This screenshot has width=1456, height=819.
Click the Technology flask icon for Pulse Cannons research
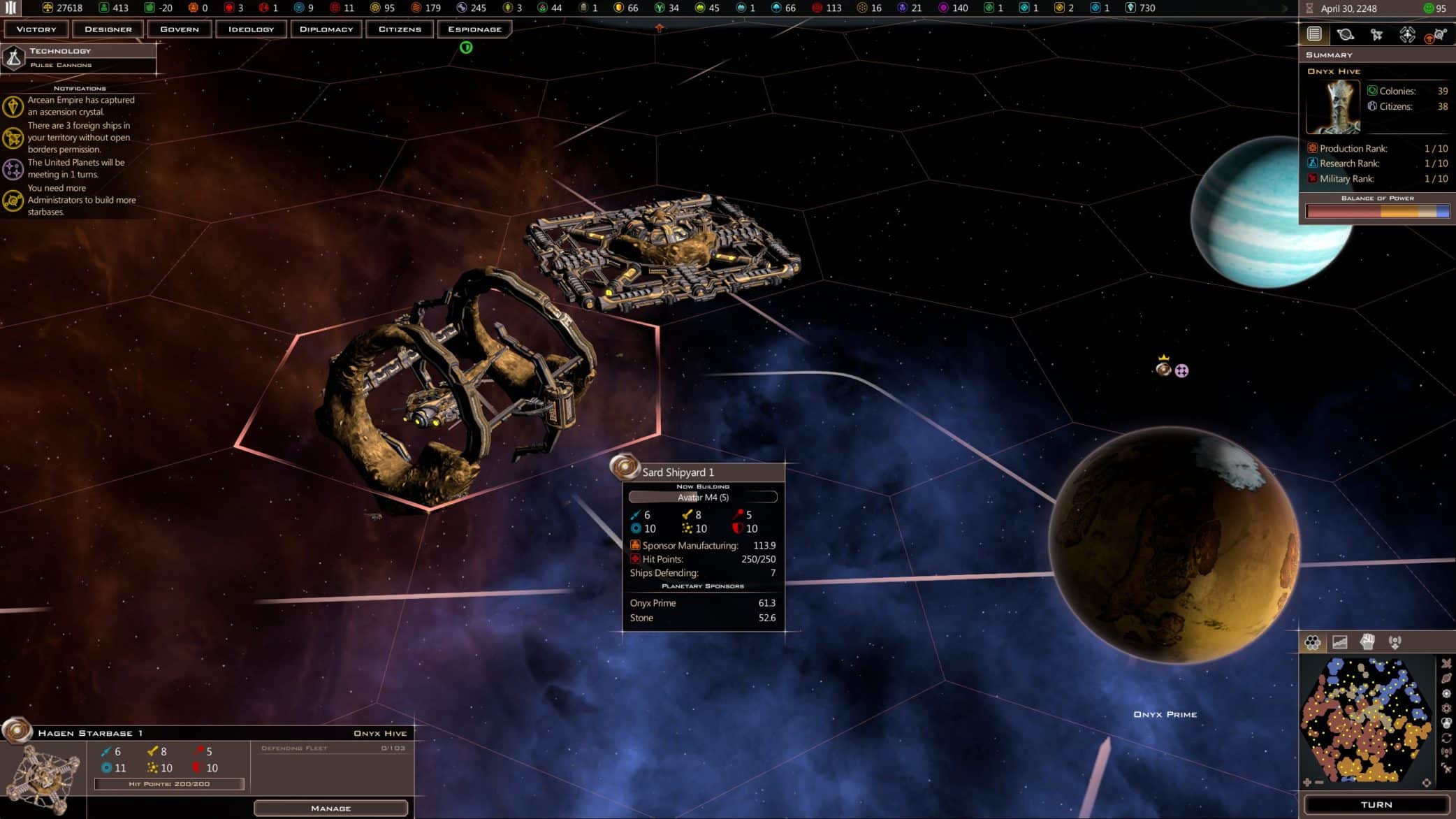click(13, 57)
